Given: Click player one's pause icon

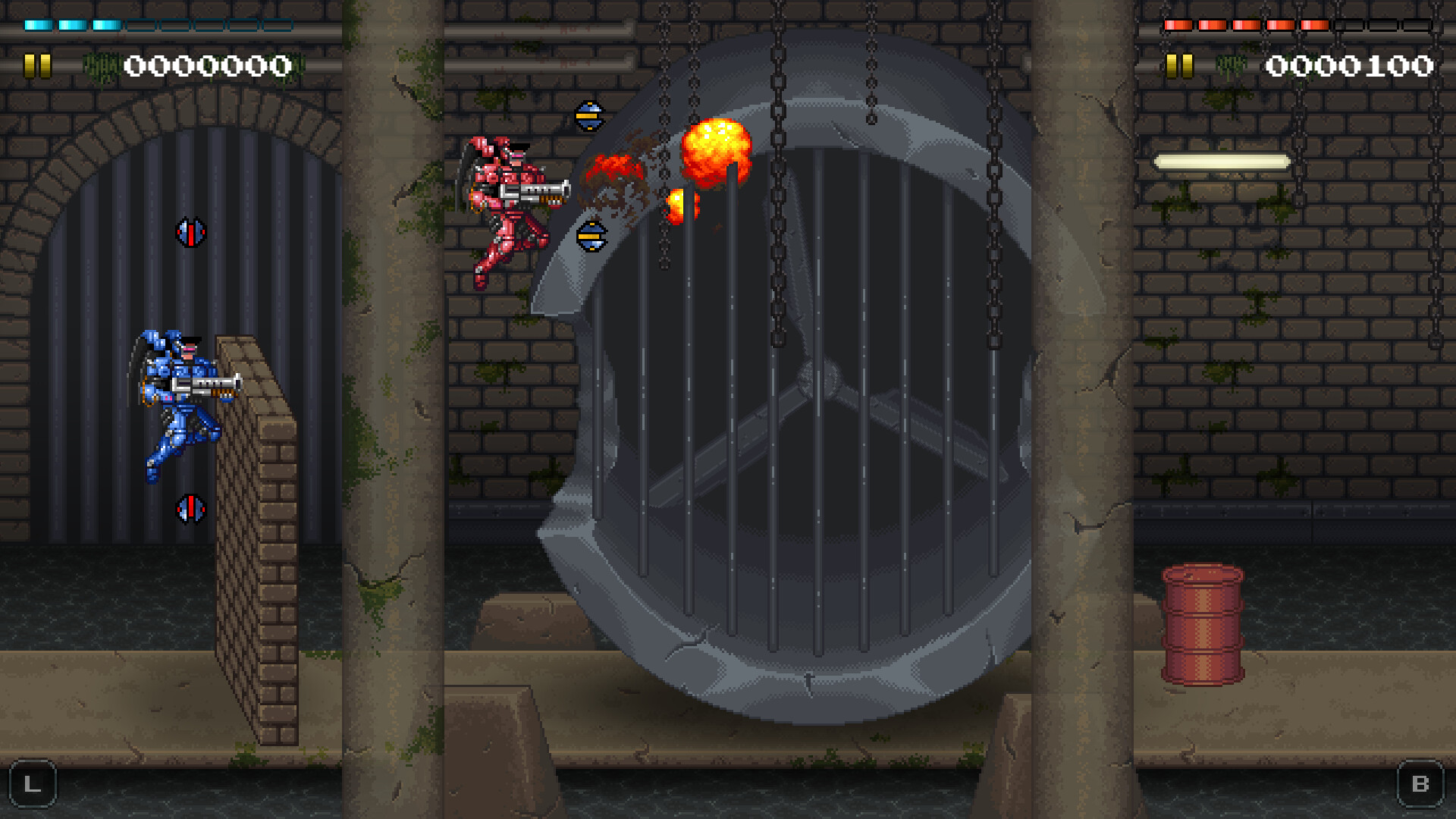Looking at the screenshot, I should point(36,65).
